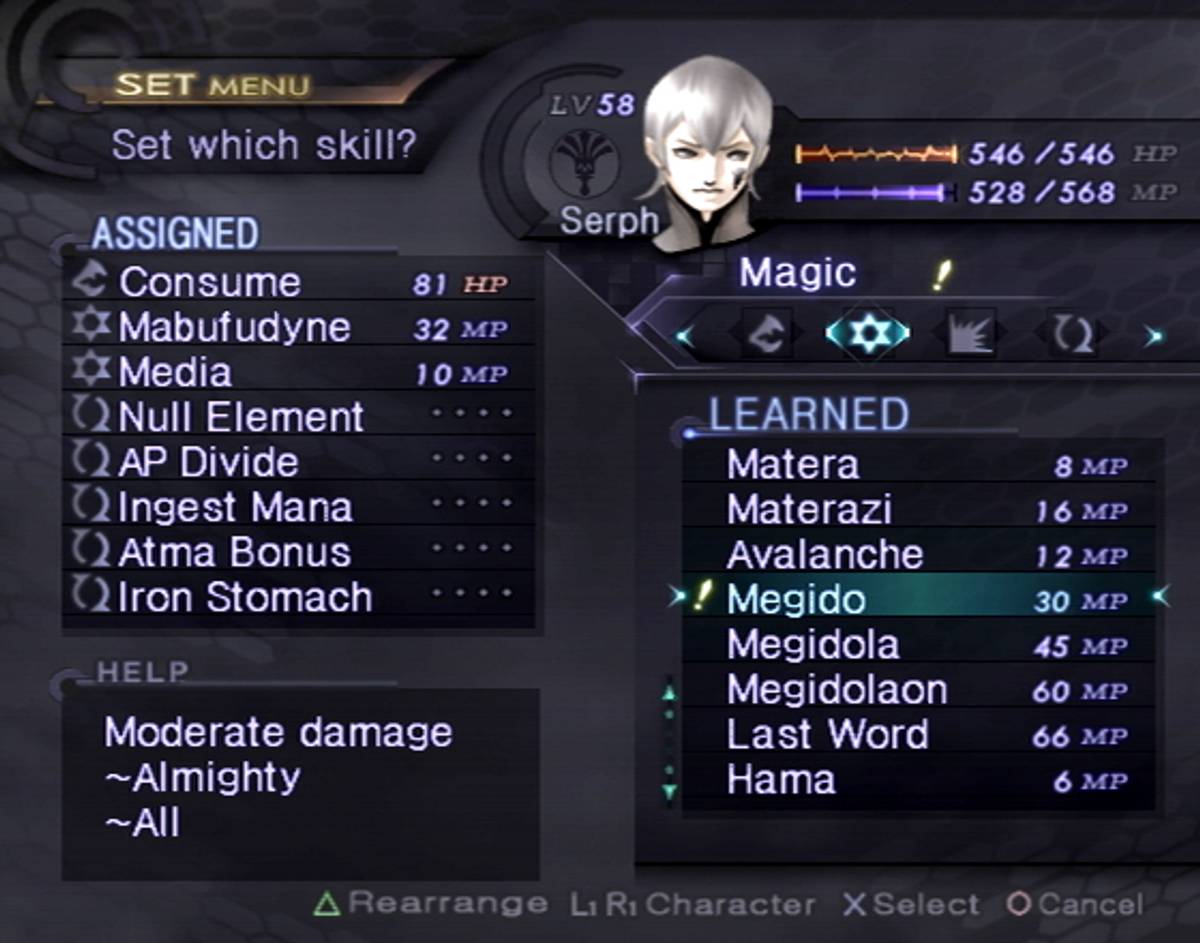Switch to the hexagram Magic category tab
The width and height of the screenshot is (1200, 943).
(867, 334)
